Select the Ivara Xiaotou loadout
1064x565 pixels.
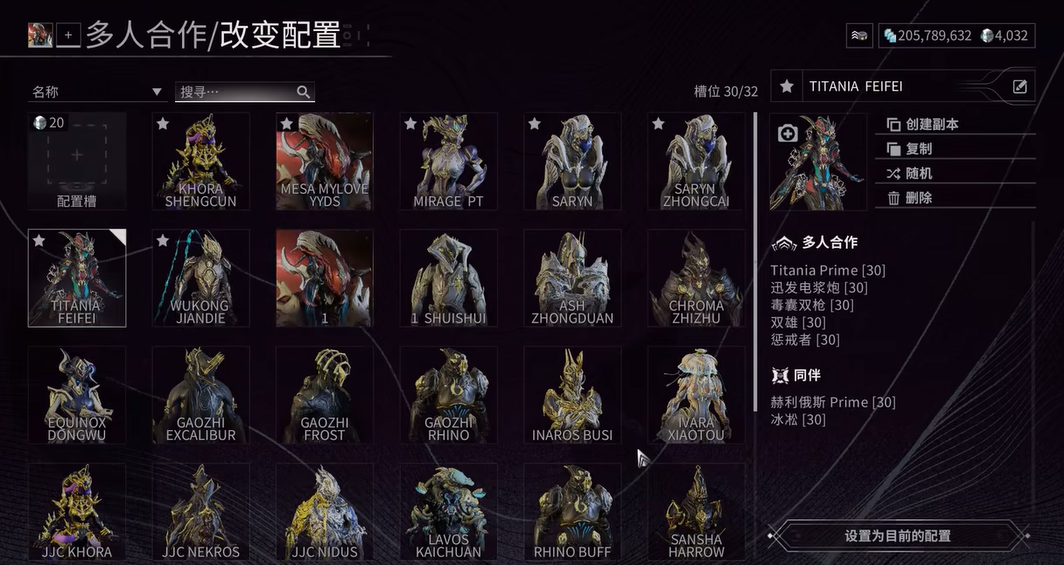point(697,395)
